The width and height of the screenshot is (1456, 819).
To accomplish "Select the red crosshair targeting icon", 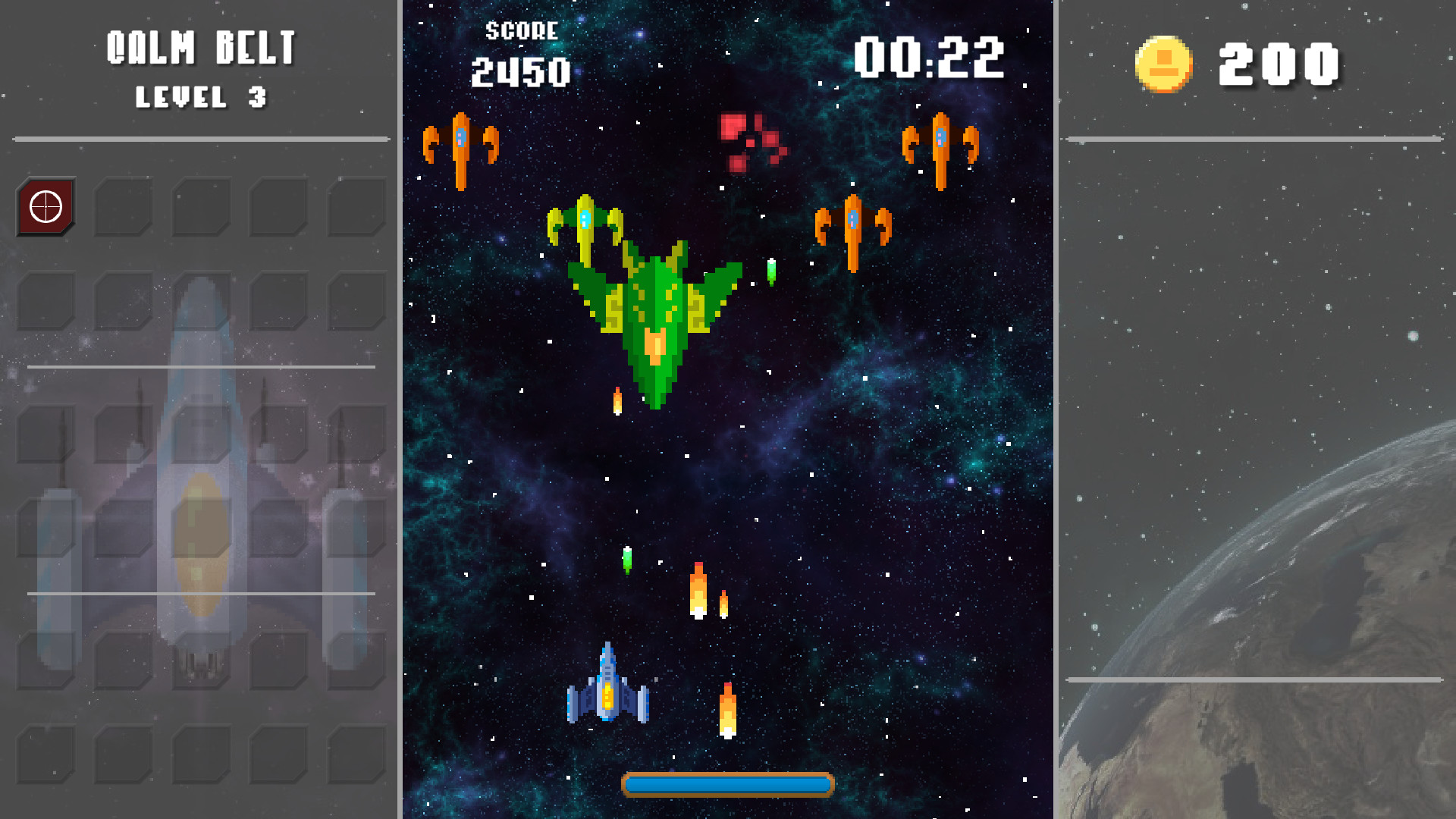I will (47, 206).
